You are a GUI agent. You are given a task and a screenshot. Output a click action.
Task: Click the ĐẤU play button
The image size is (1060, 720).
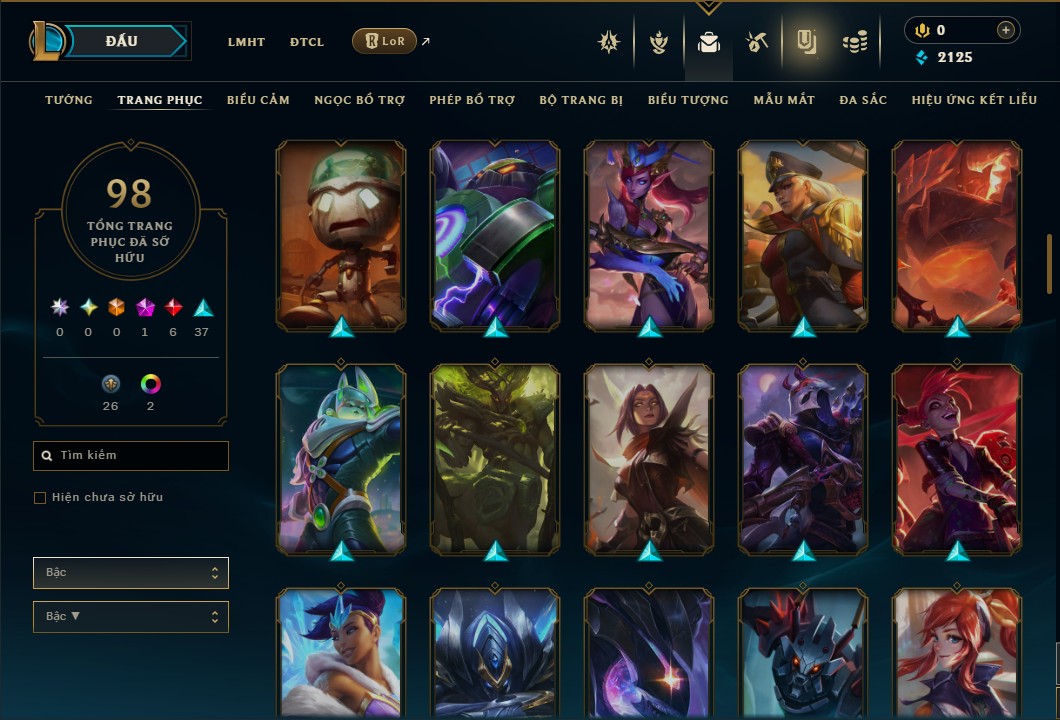click(121, 41)
